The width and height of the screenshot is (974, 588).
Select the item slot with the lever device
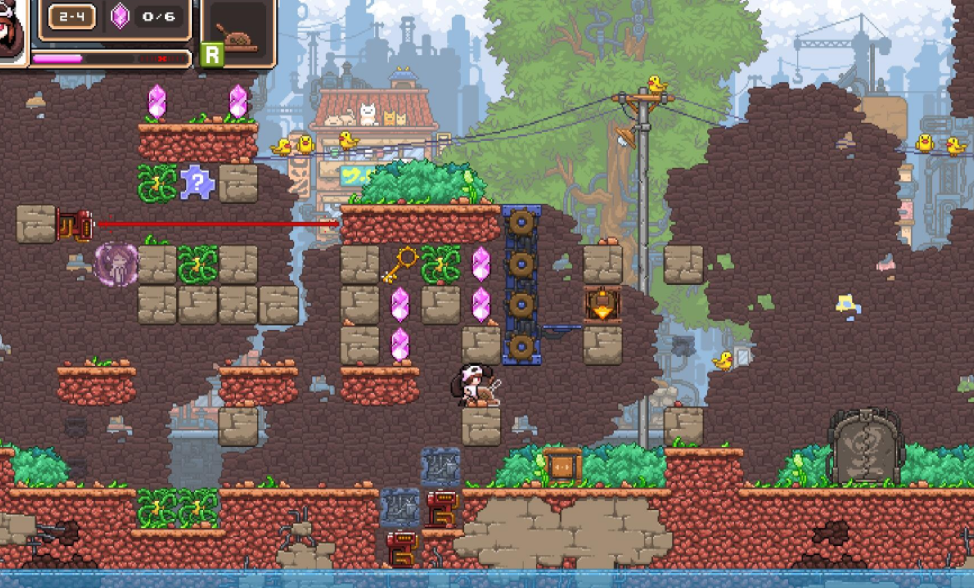[x=238, y=36]
